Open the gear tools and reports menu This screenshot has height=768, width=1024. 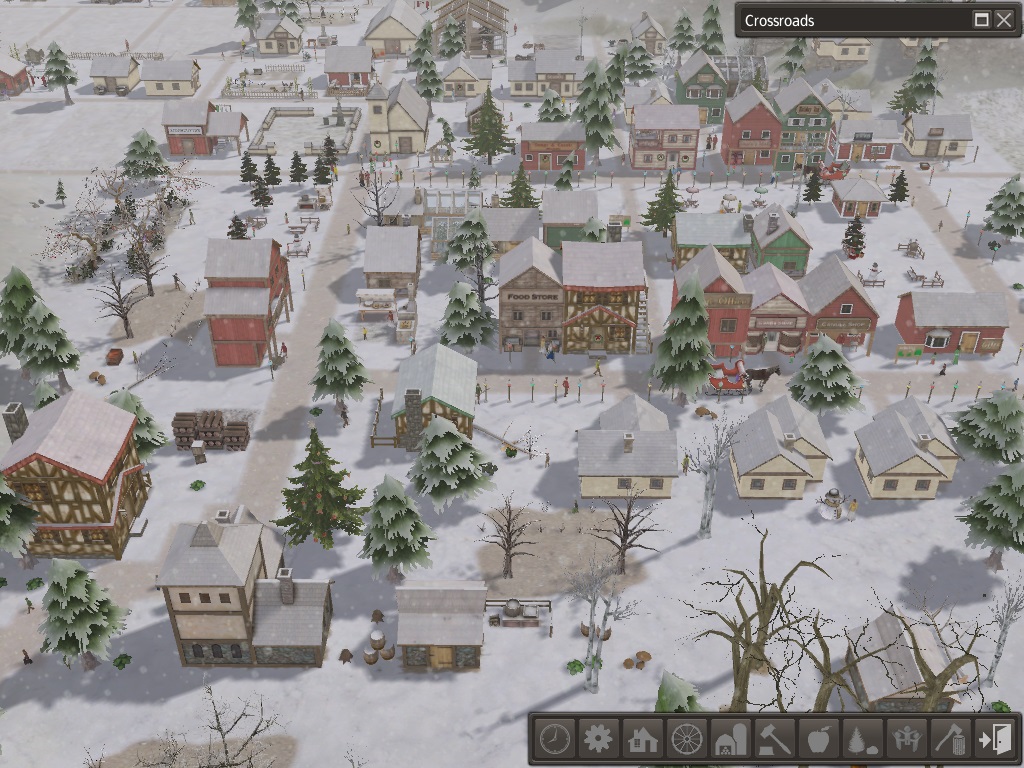[x=598, y=740]
